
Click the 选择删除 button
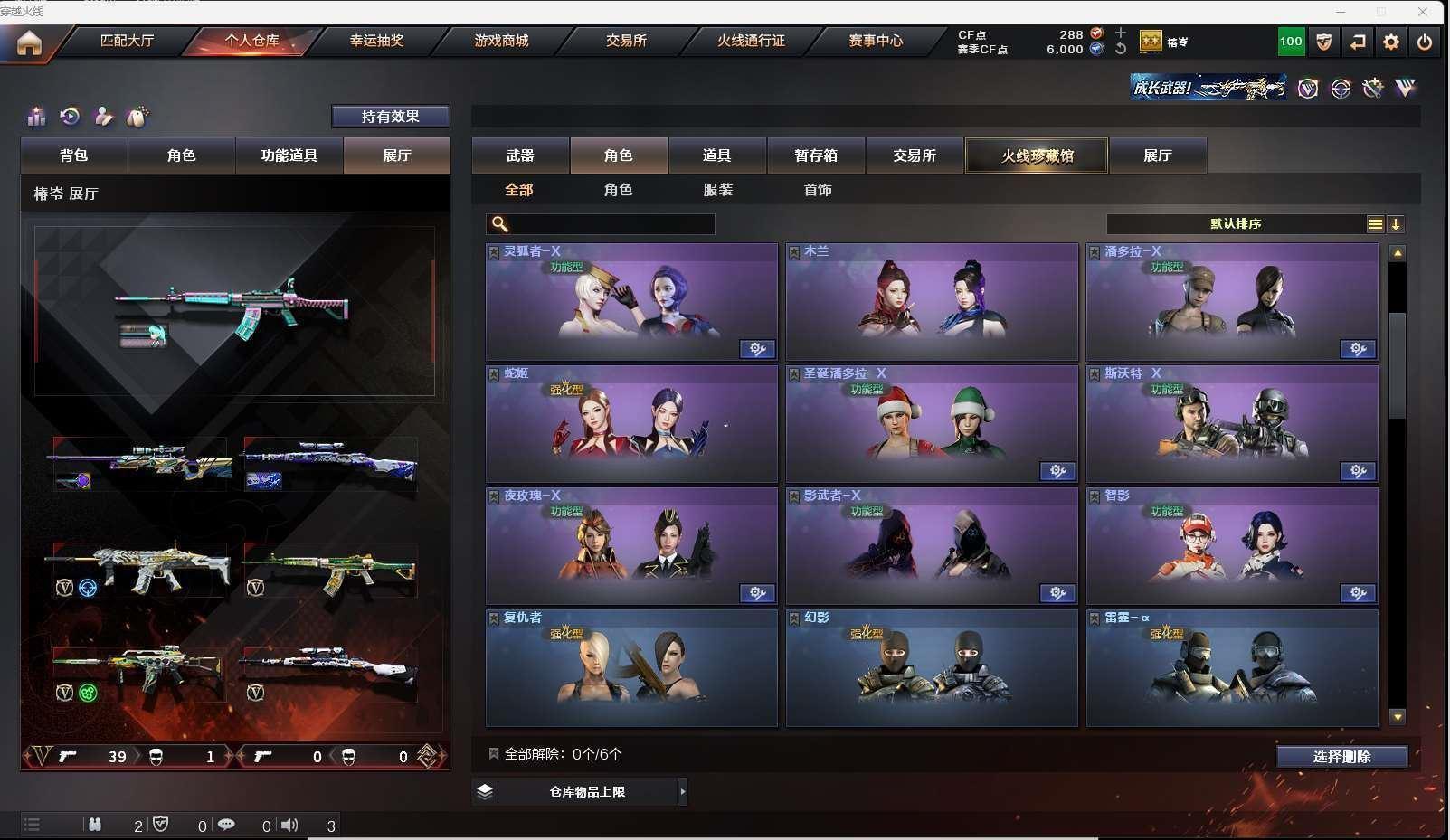pos(1341,757)
